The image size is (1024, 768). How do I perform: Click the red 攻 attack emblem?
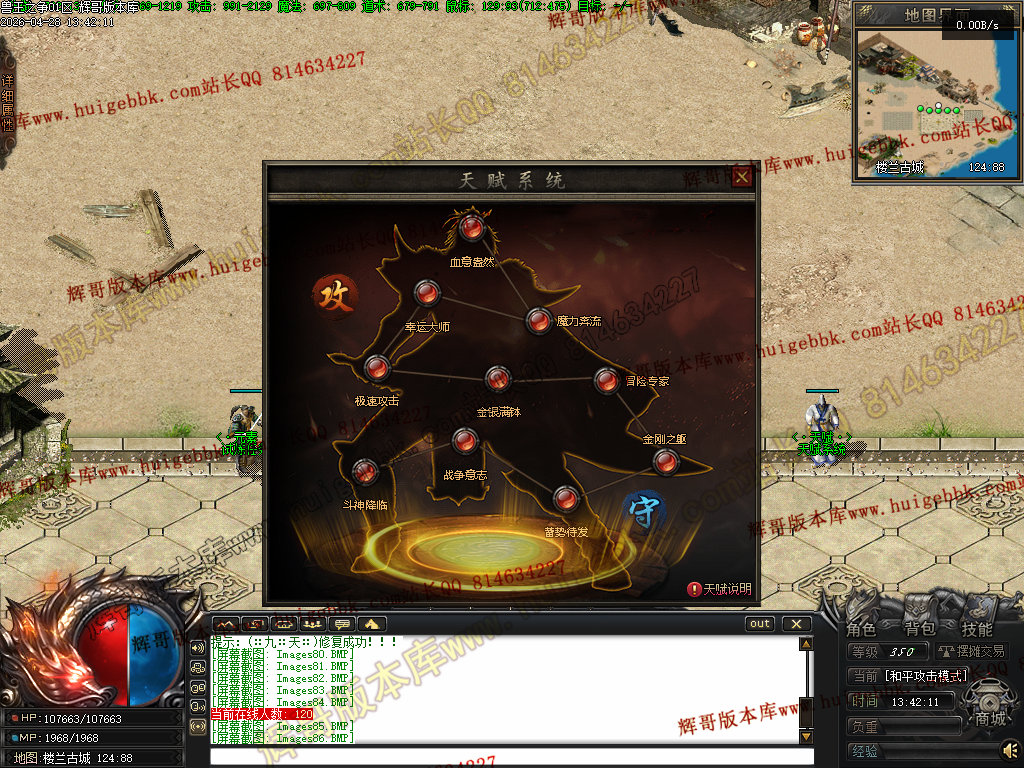click(335, 296)
